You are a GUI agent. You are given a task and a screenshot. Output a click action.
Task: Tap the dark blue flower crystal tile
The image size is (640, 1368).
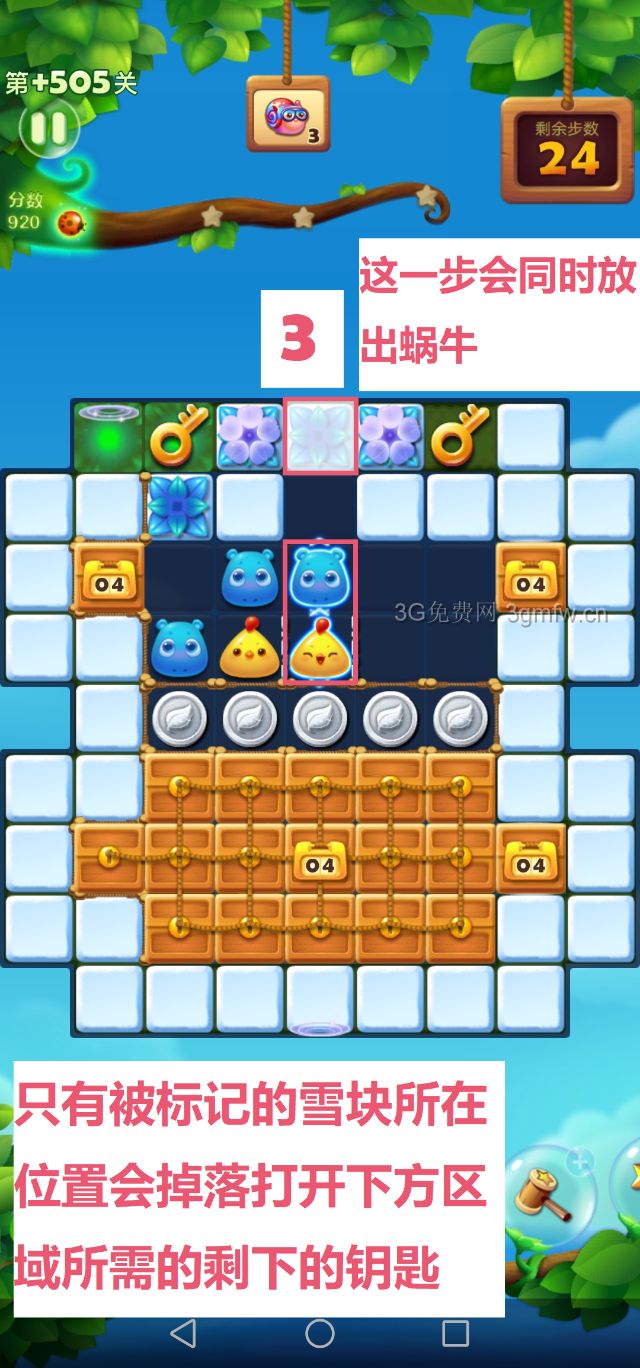point(179,506)
